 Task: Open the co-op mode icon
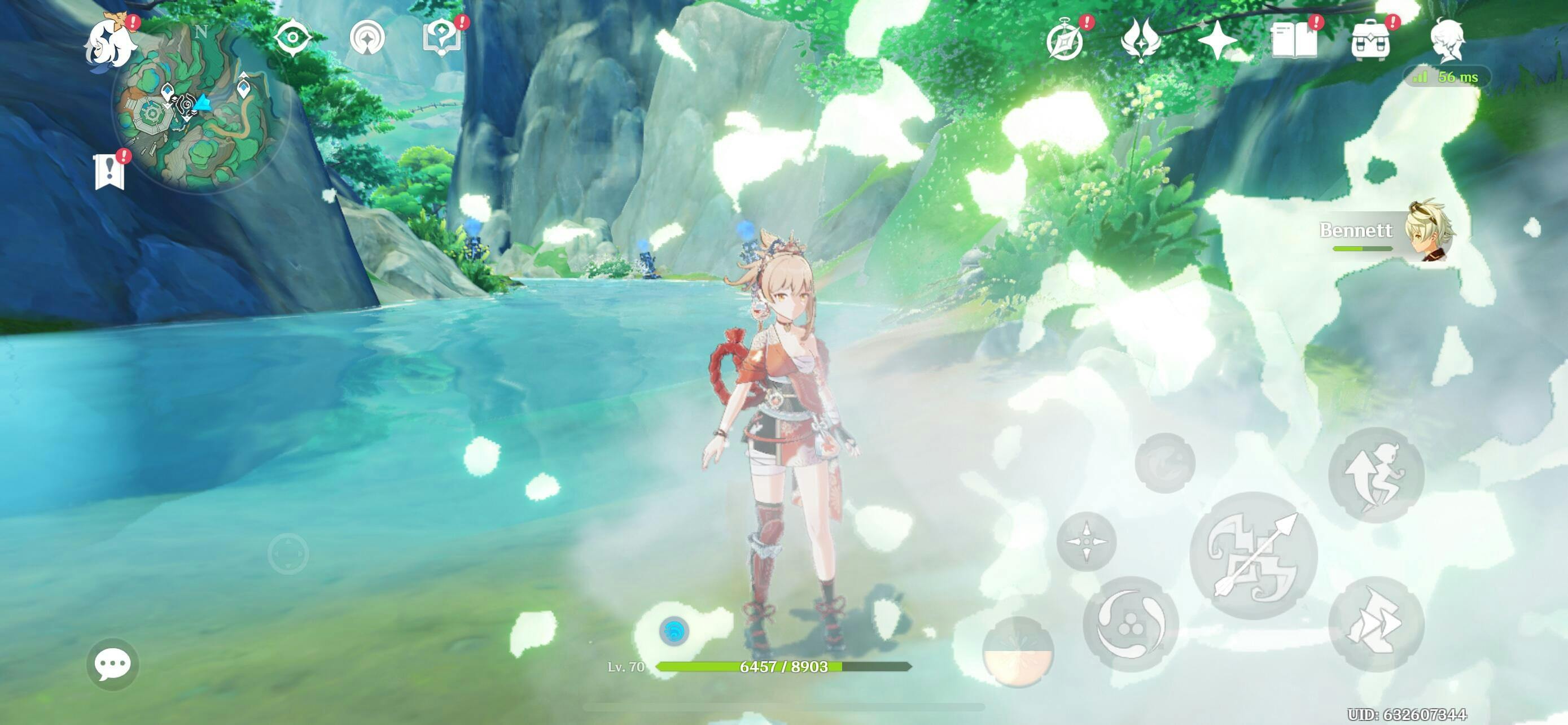point(367,38)
